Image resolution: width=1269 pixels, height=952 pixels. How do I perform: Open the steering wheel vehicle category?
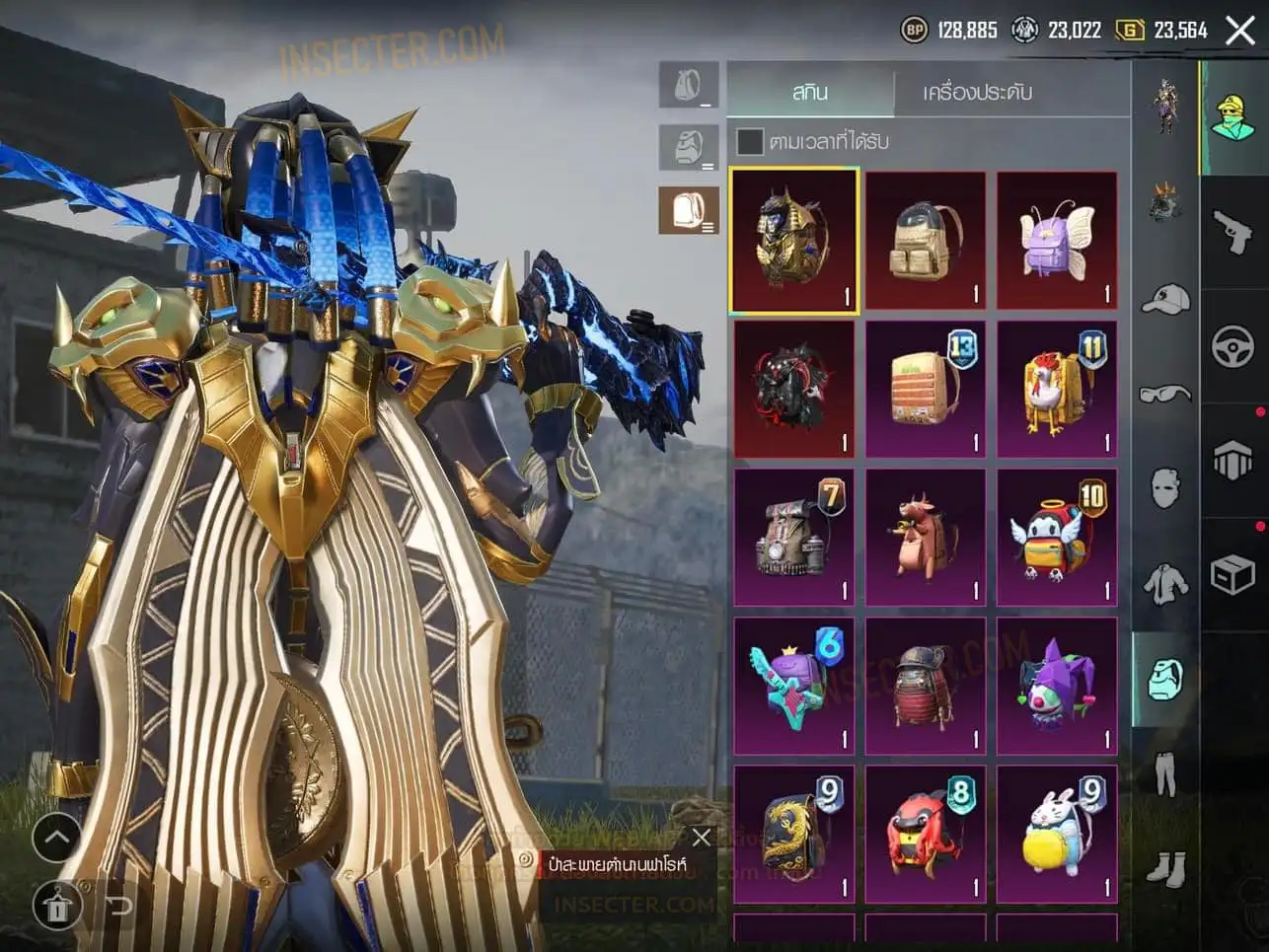[x=1233, y=346]
